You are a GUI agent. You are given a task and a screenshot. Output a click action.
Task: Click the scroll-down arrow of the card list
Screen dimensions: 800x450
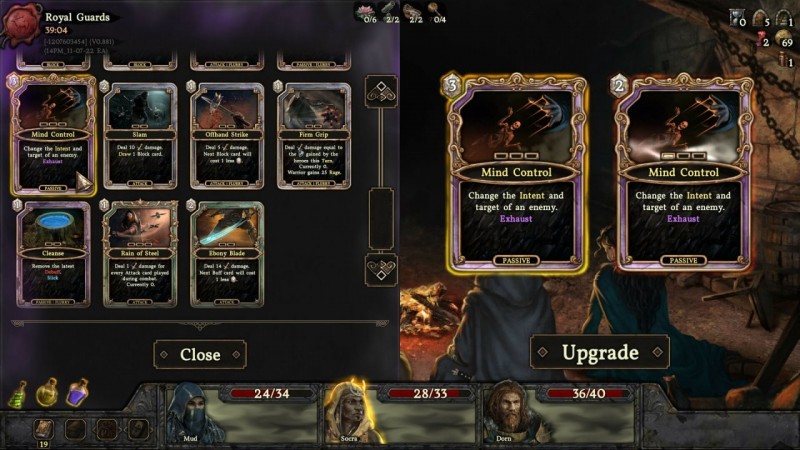tap(381, 269)
